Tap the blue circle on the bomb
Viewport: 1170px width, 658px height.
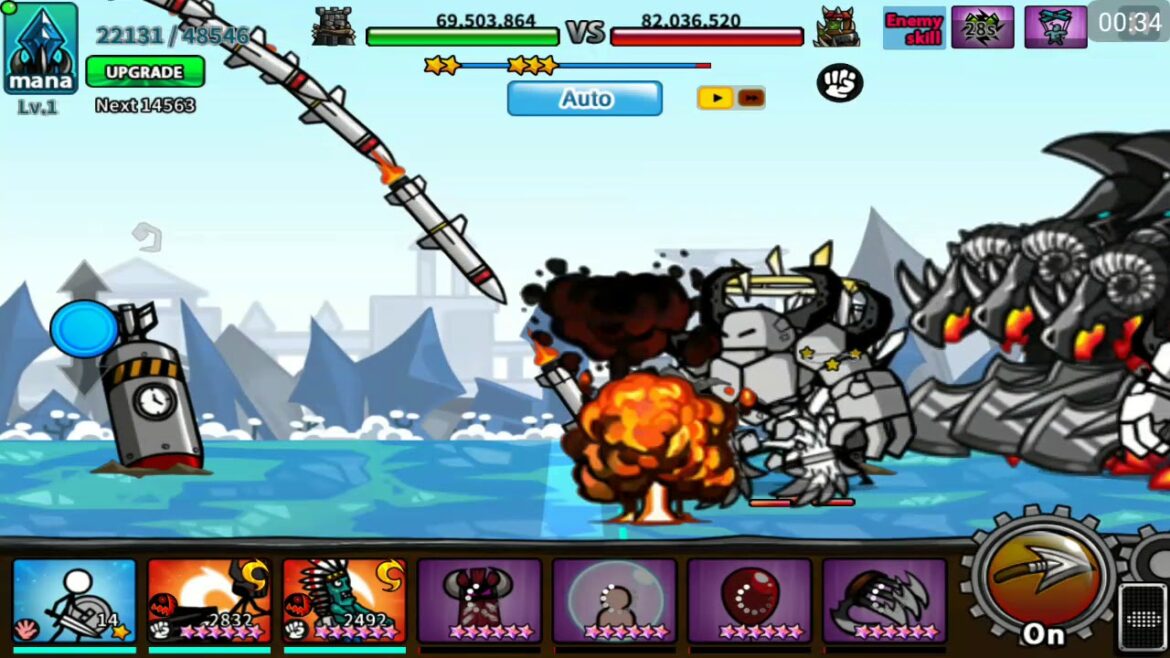(x=84, y=329)
